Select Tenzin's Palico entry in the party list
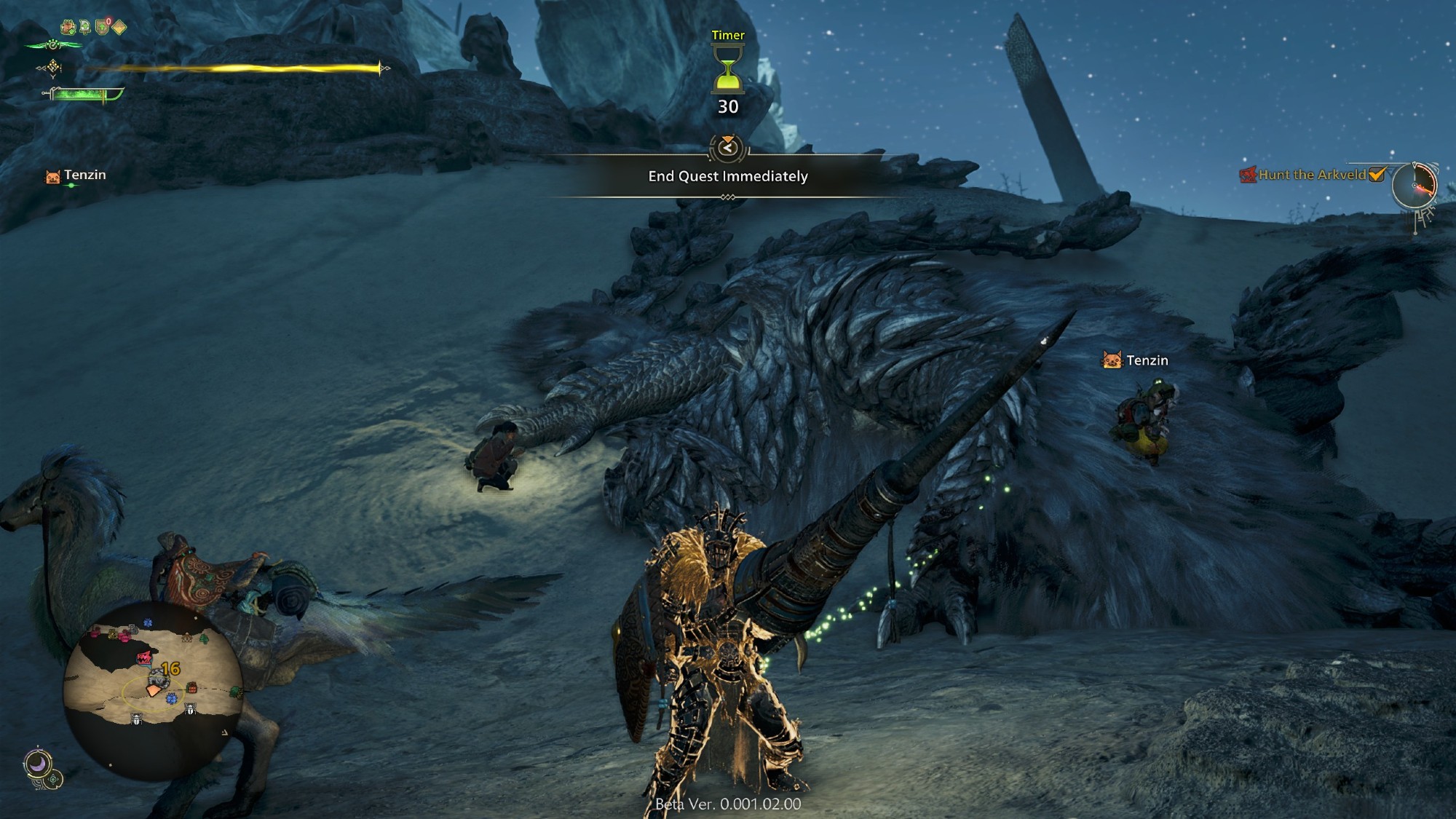The image size is (1456, 819). tap(76, 175)
